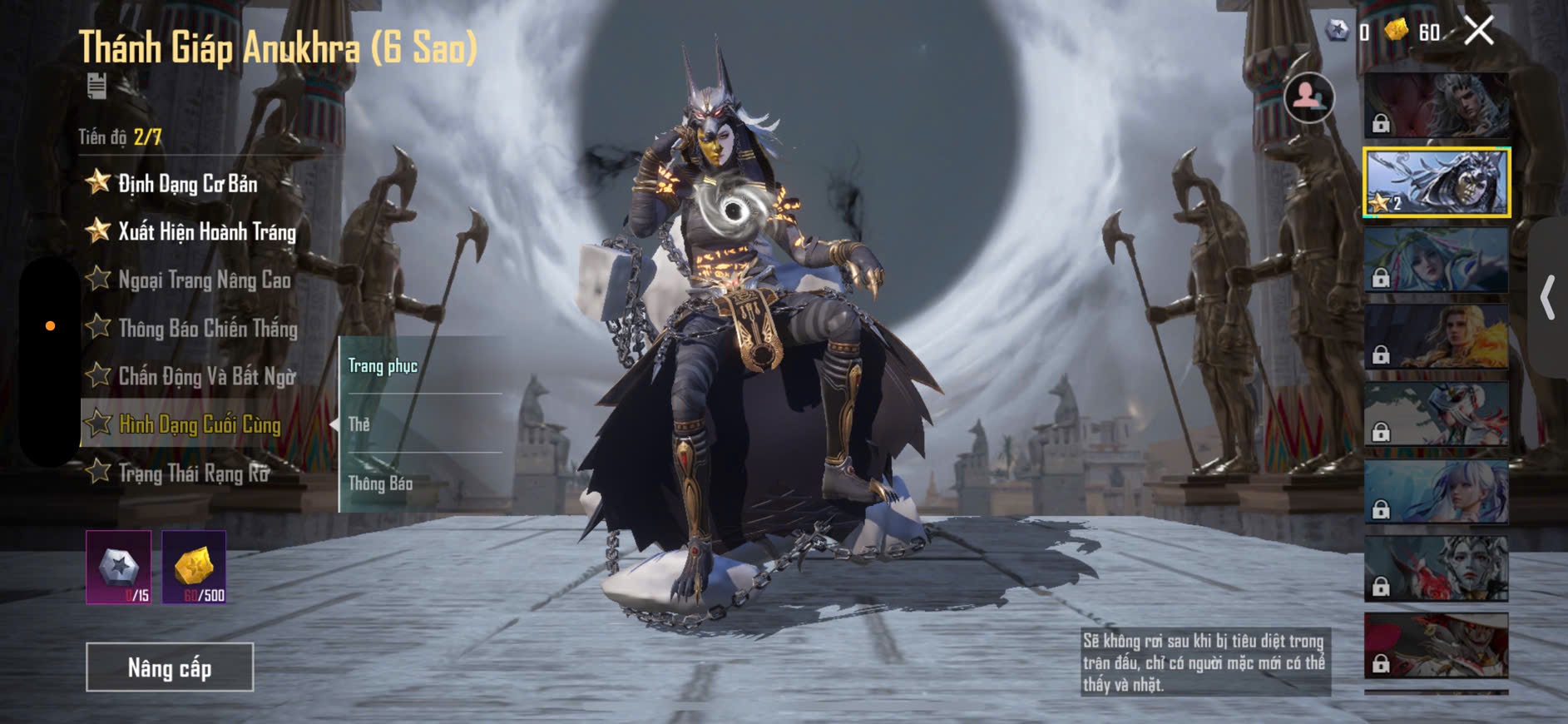Image resolution: width=1568 pixels, height=724 pixels.
Task: Select Trạng Thái Rạng Rỡ level
Action: (194, 473)
